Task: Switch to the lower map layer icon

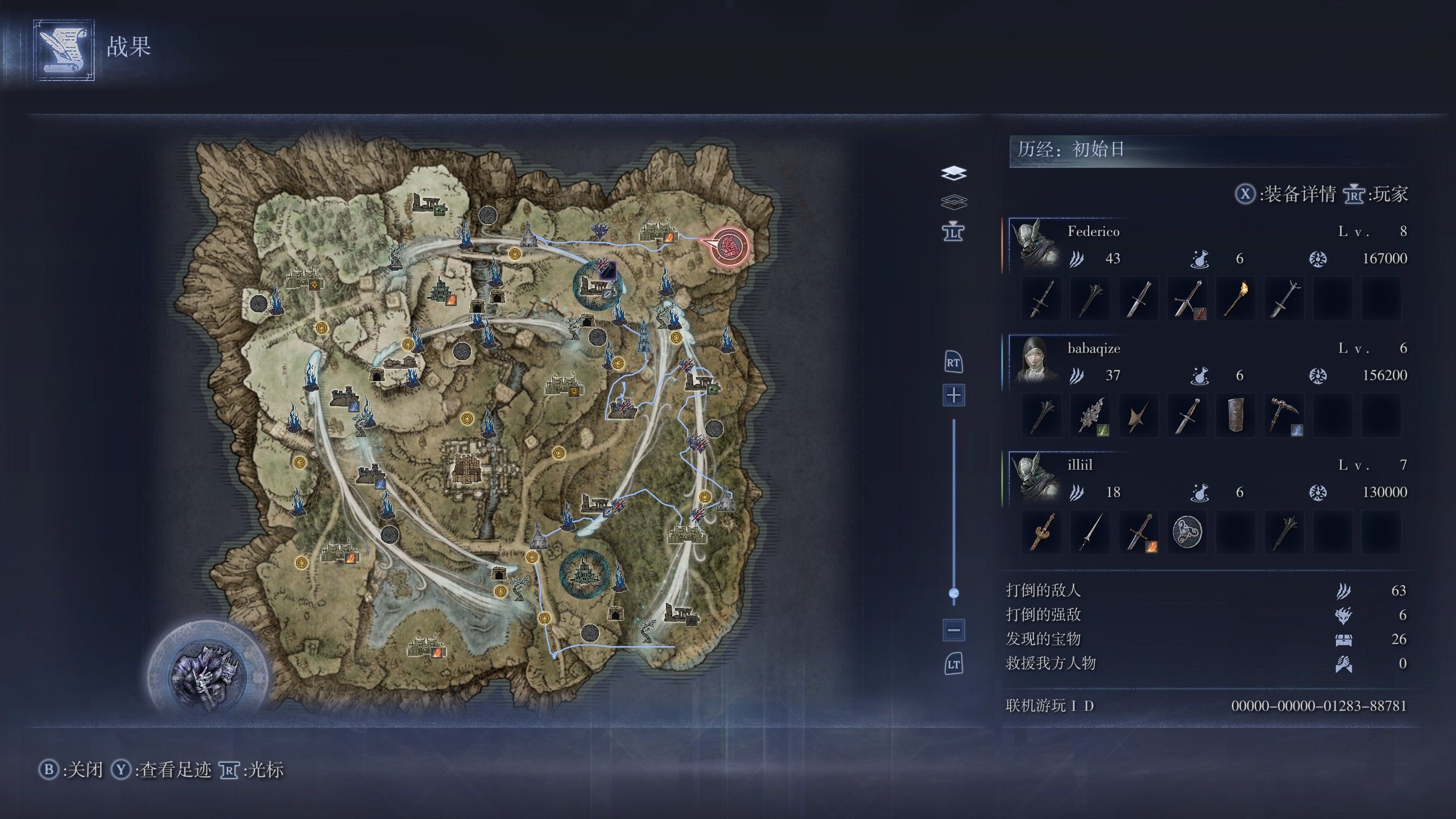Action: (954, 202)
